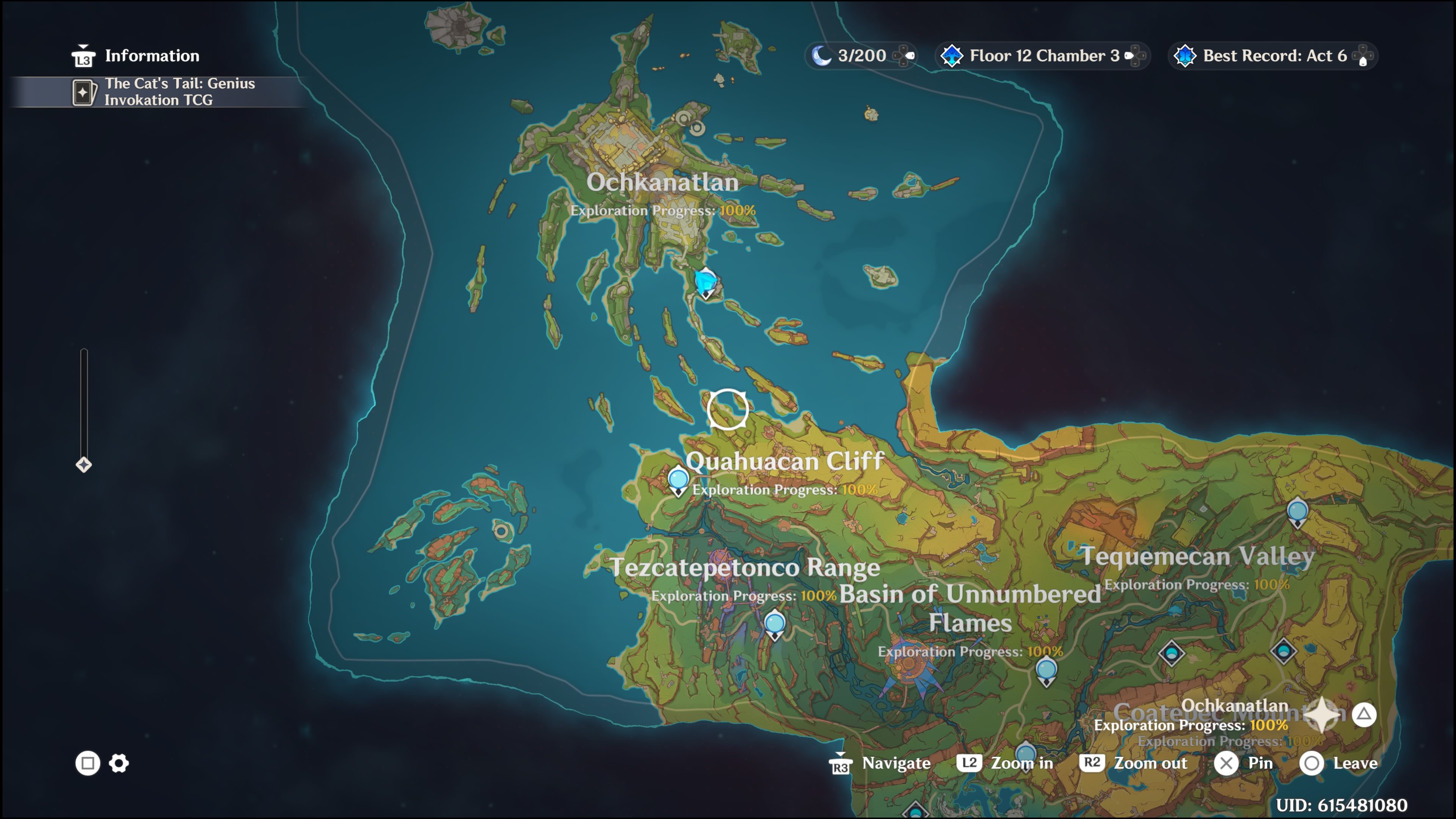Open the settings gear at bottom left
Image resolution: width=1456 pixels, height=819 pixels.
click(119, 764)
